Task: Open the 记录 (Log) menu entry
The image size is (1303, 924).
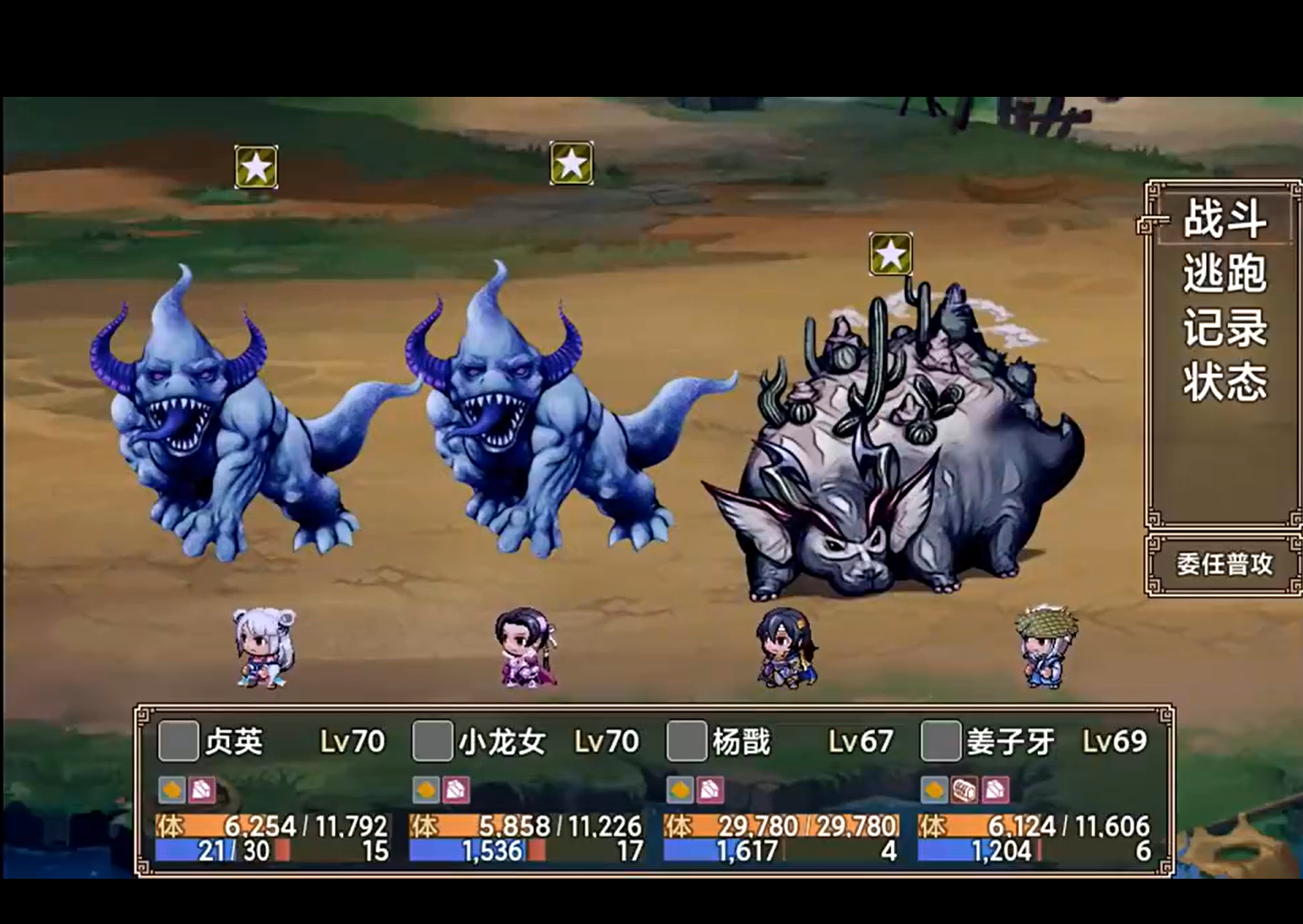Action: coord(1224,328)
